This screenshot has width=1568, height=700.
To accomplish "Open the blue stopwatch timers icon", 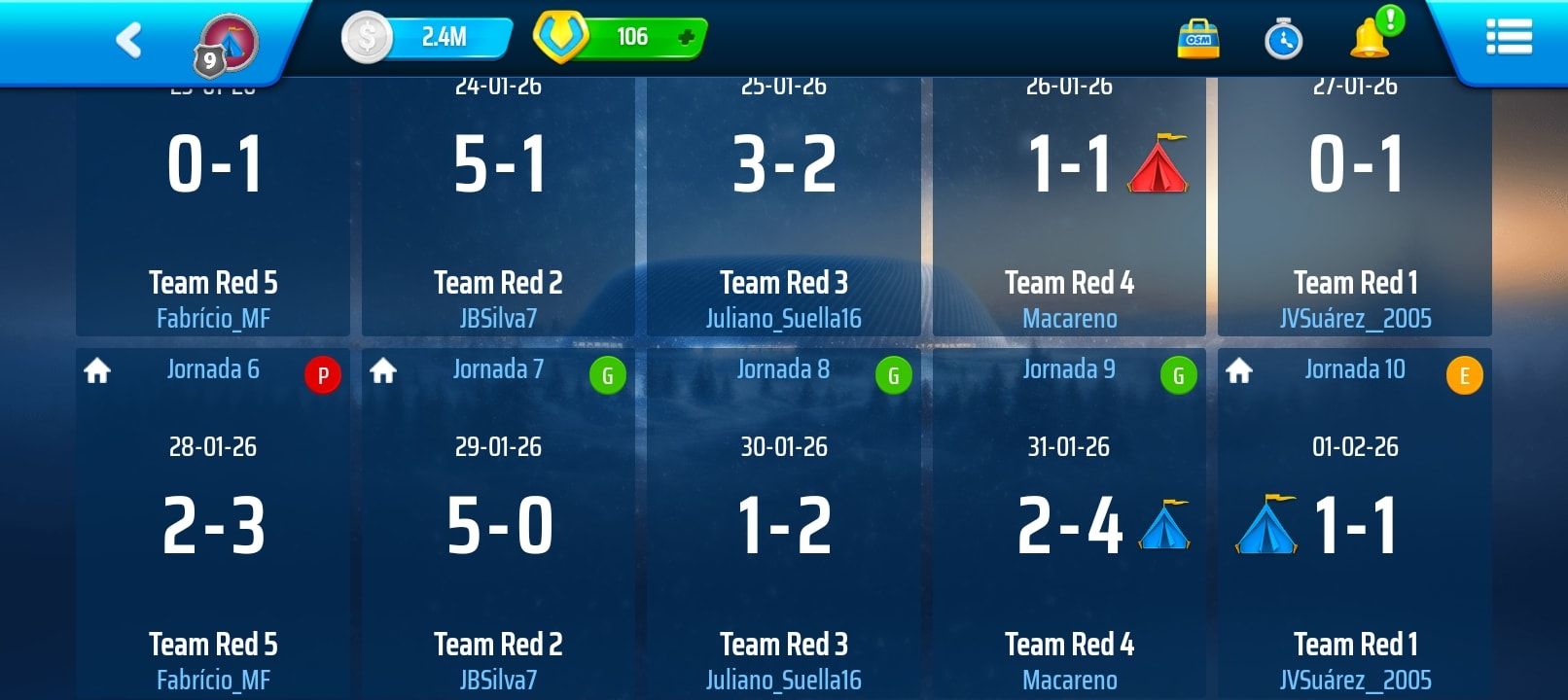I will 1283,40.
